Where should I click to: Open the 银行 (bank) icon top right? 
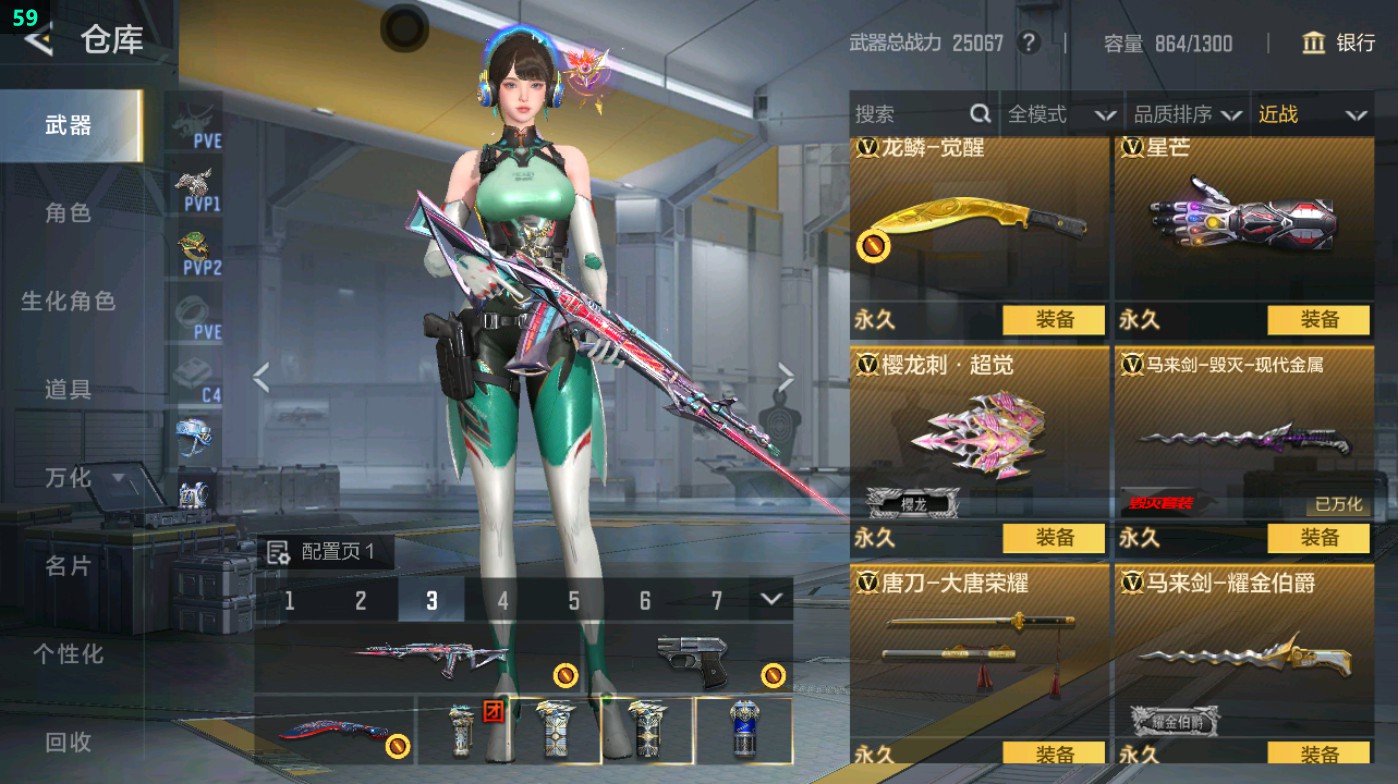pyautogui.click(x=1316, y=44)
